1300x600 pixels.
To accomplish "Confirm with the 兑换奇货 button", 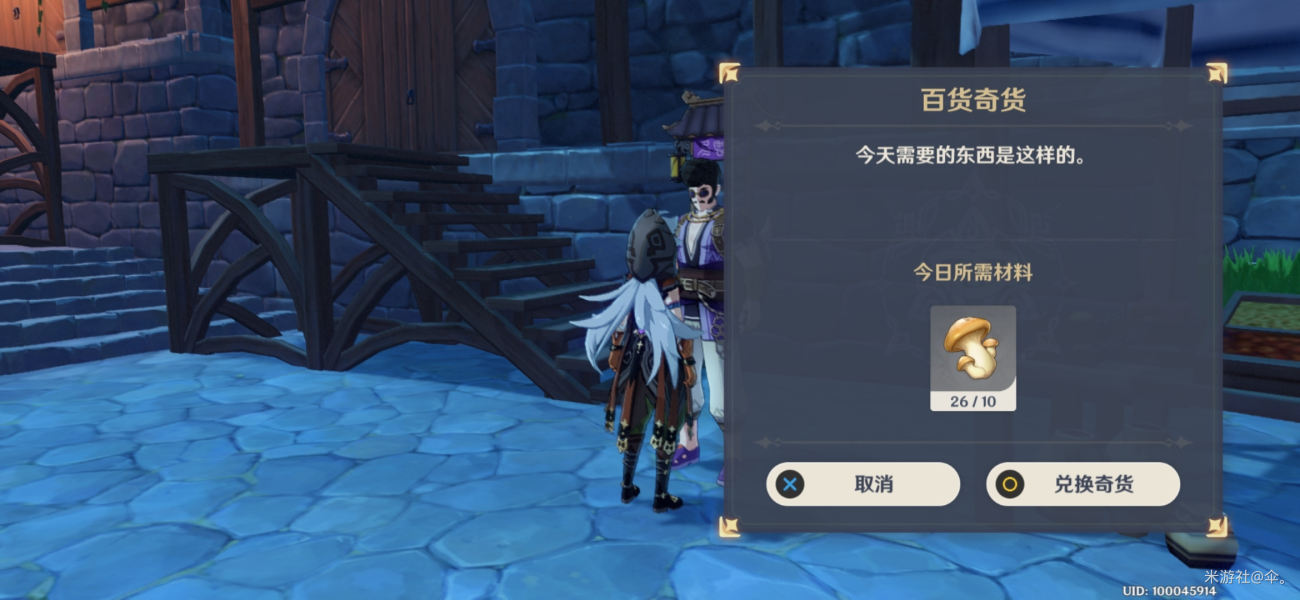I will coord(1083,484).
